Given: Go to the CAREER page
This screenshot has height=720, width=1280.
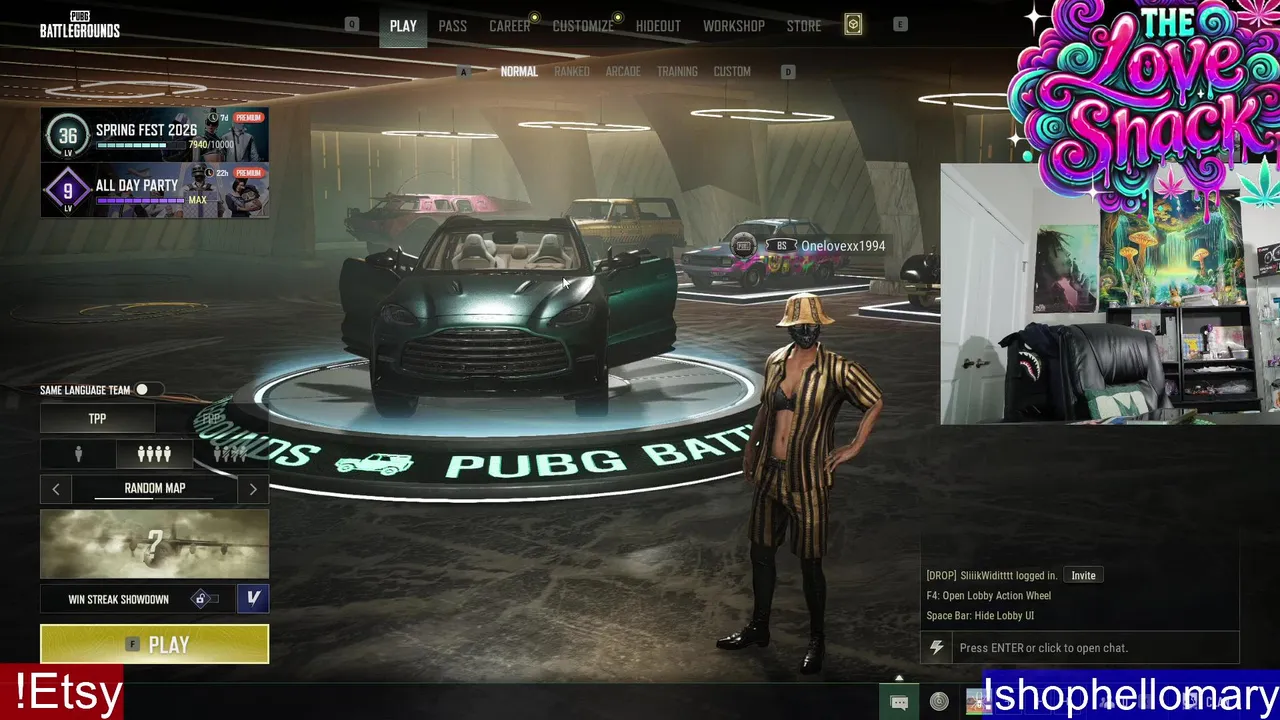Looking at the screenshot, I should [509, 26].
